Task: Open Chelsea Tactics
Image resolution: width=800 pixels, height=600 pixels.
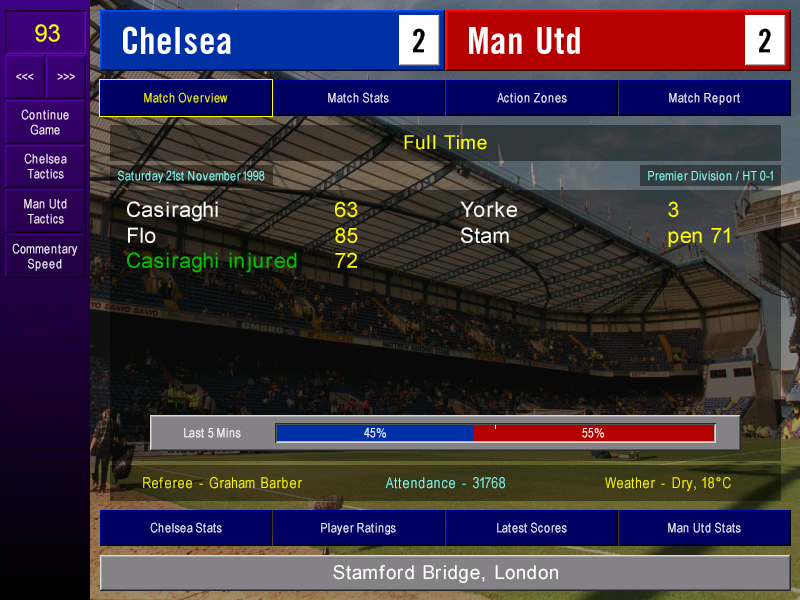Action: click(x=45, y=166)
